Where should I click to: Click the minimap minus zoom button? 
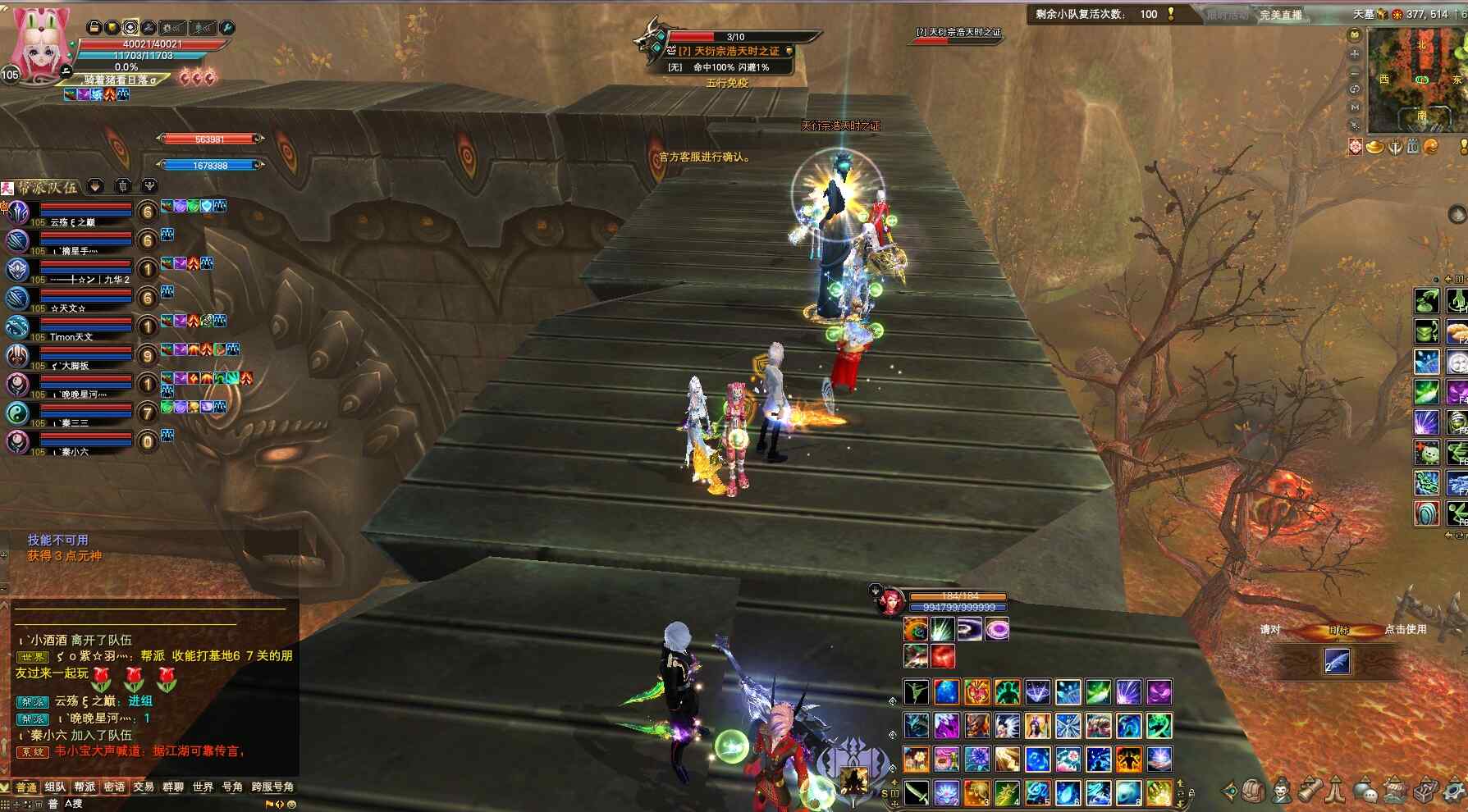(1355, 71)
